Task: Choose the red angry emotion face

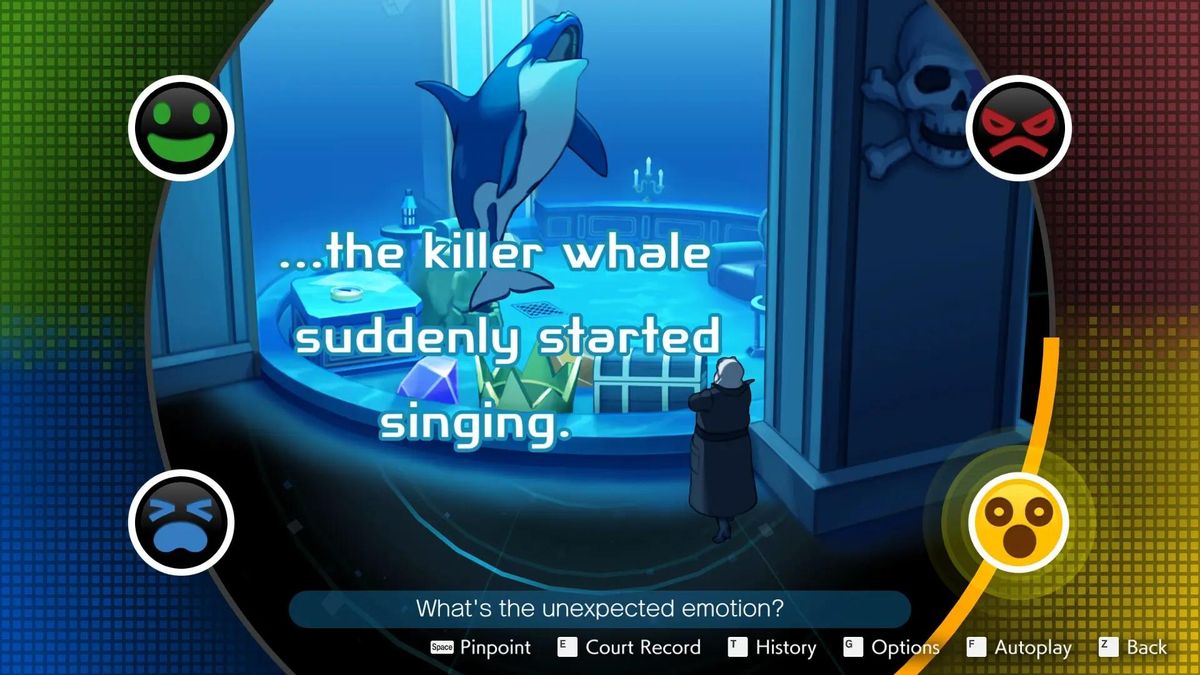Action: (1018, 128)
